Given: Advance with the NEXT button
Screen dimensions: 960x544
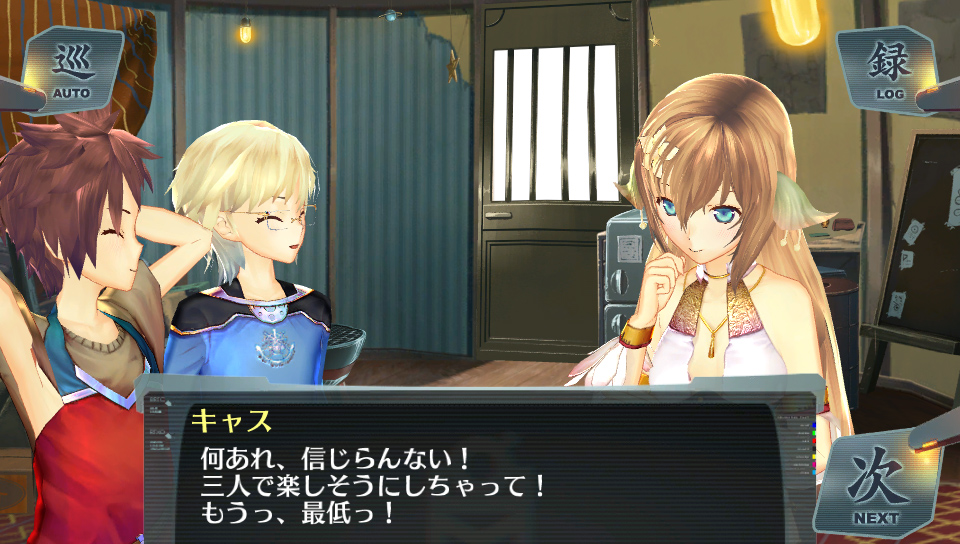Looking at the screenshot, I should pos(875,486).
